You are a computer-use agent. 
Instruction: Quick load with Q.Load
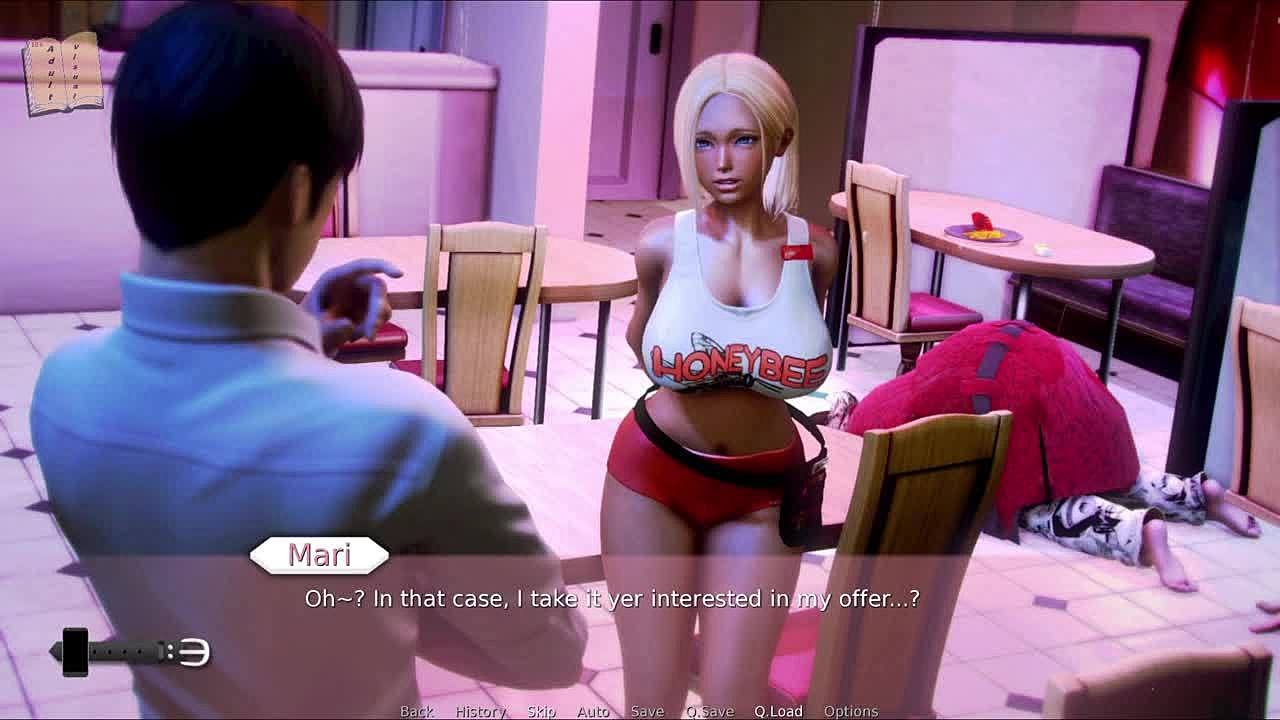(x=778, y=711)
